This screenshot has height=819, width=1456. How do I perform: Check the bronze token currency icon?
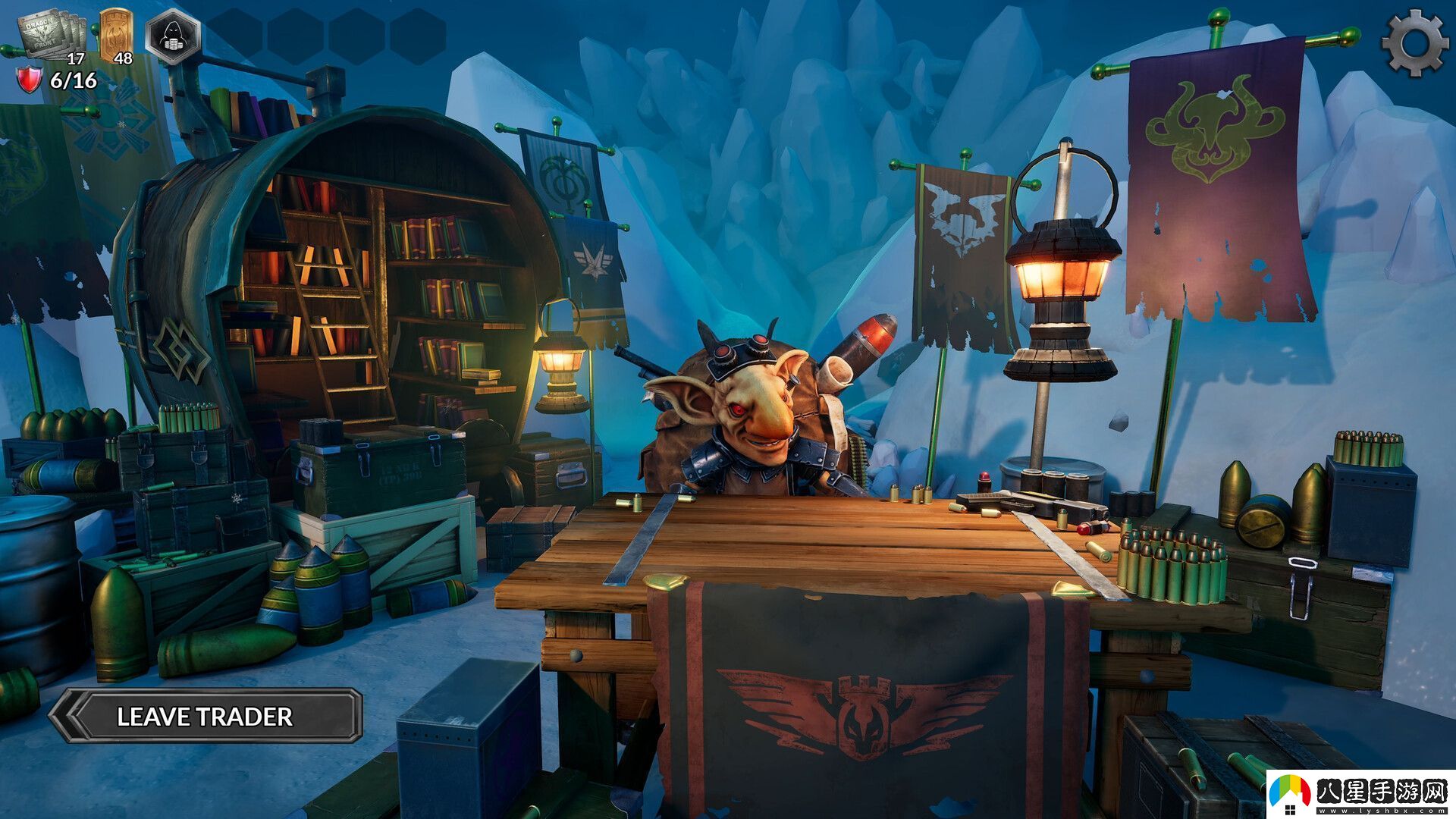(x=115, y=33)
